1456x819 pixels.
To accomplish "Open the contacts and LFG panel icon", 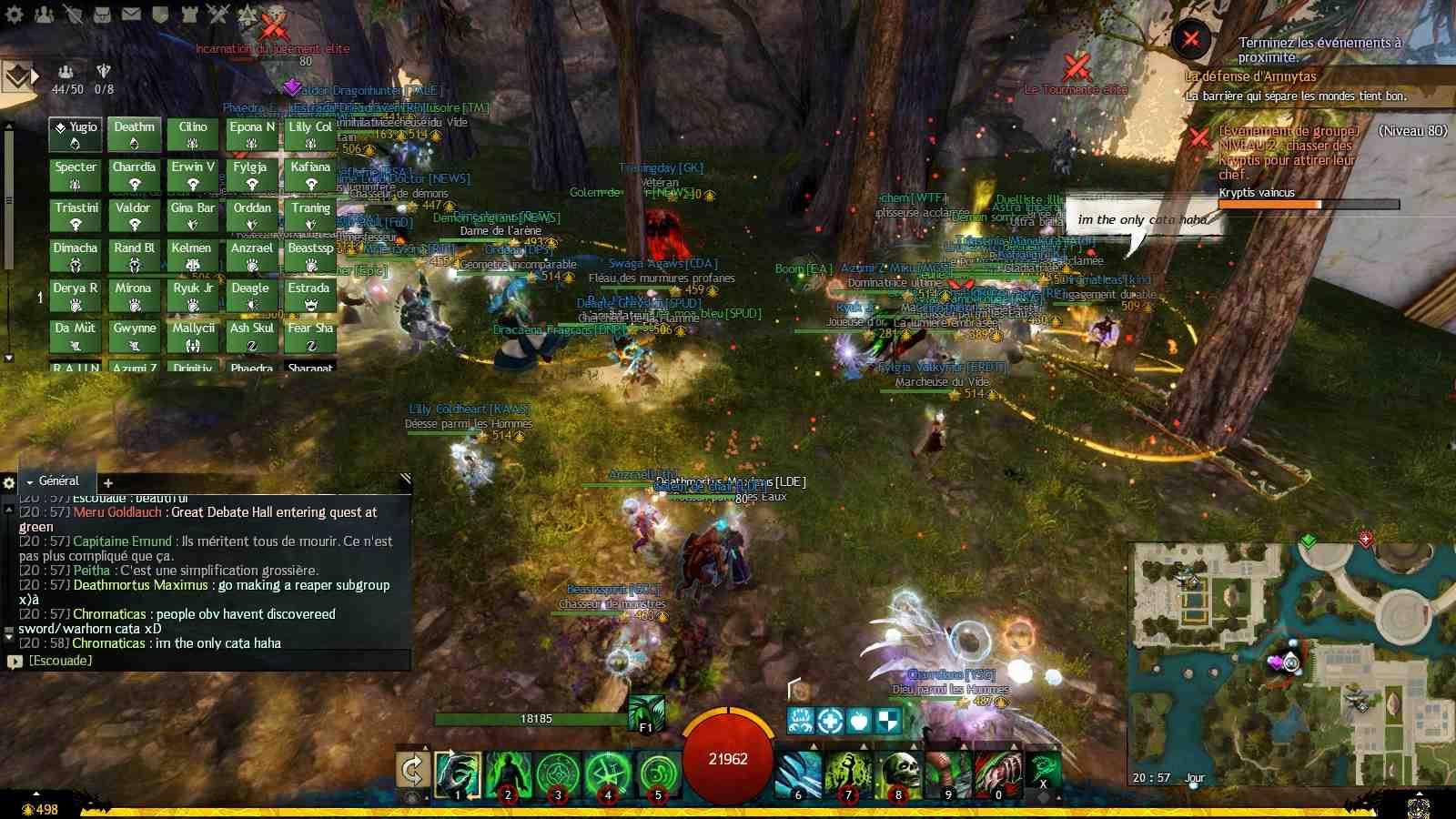I will 44,15.
